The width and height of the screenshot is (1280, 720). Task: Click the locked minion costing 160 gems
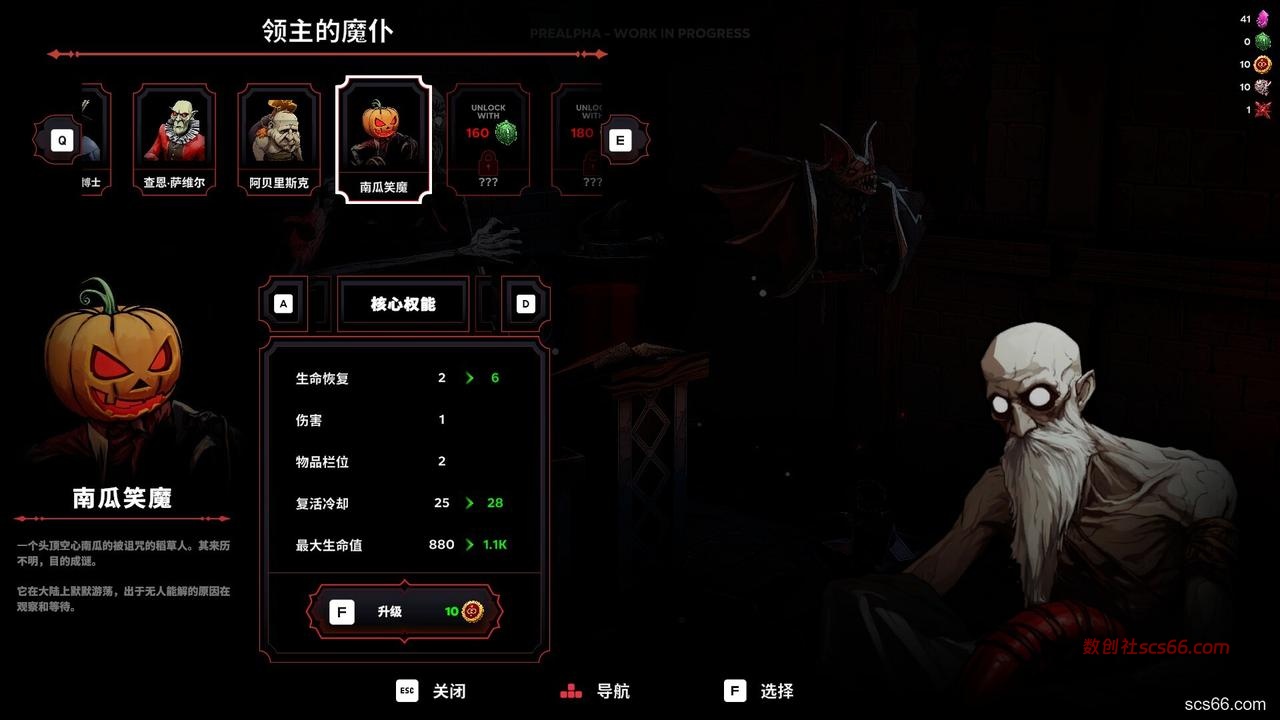point(488,138)
